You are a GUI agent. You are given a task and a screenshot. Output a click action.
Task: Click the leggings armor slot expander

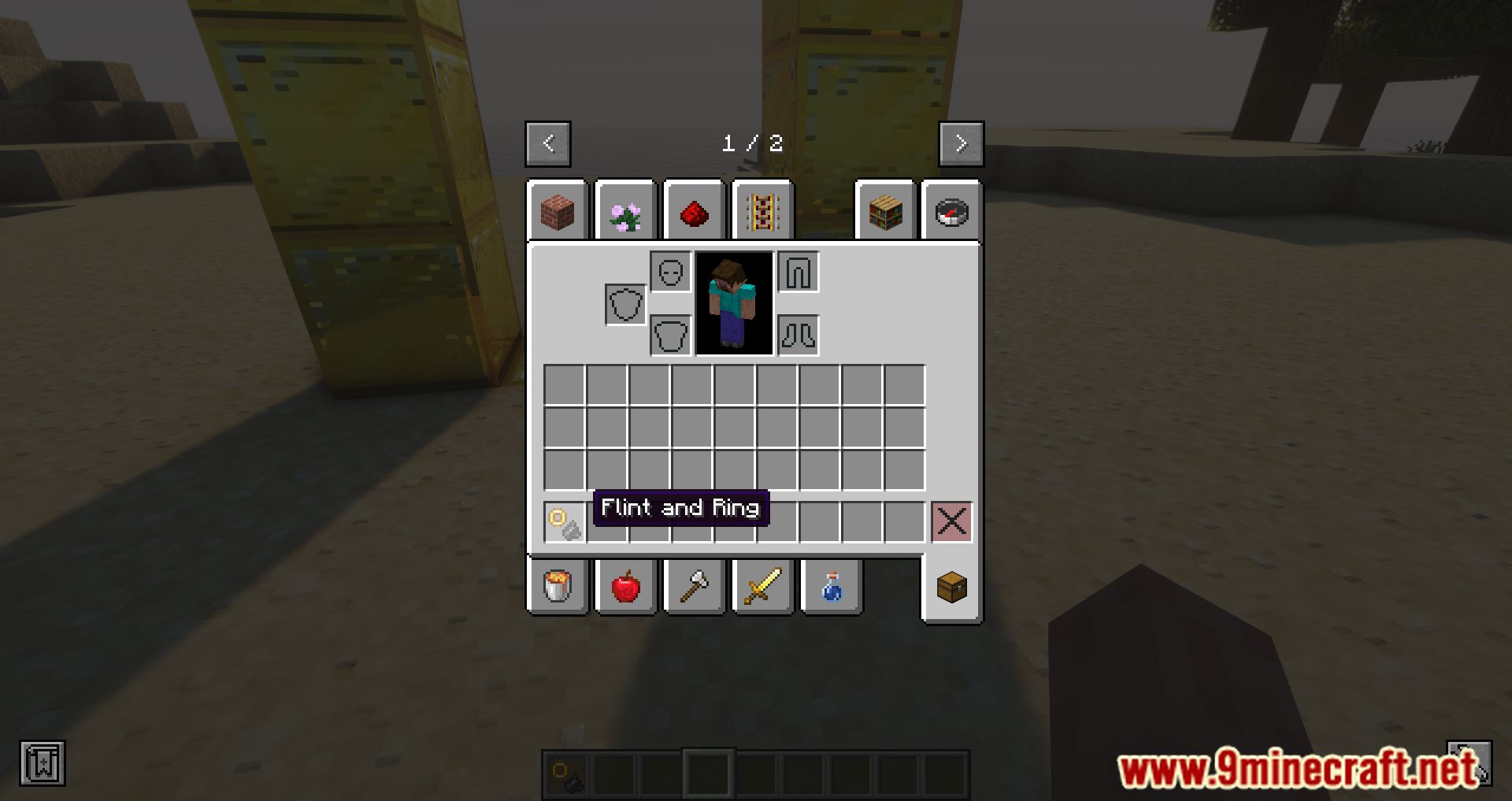(x=799, y=273)
